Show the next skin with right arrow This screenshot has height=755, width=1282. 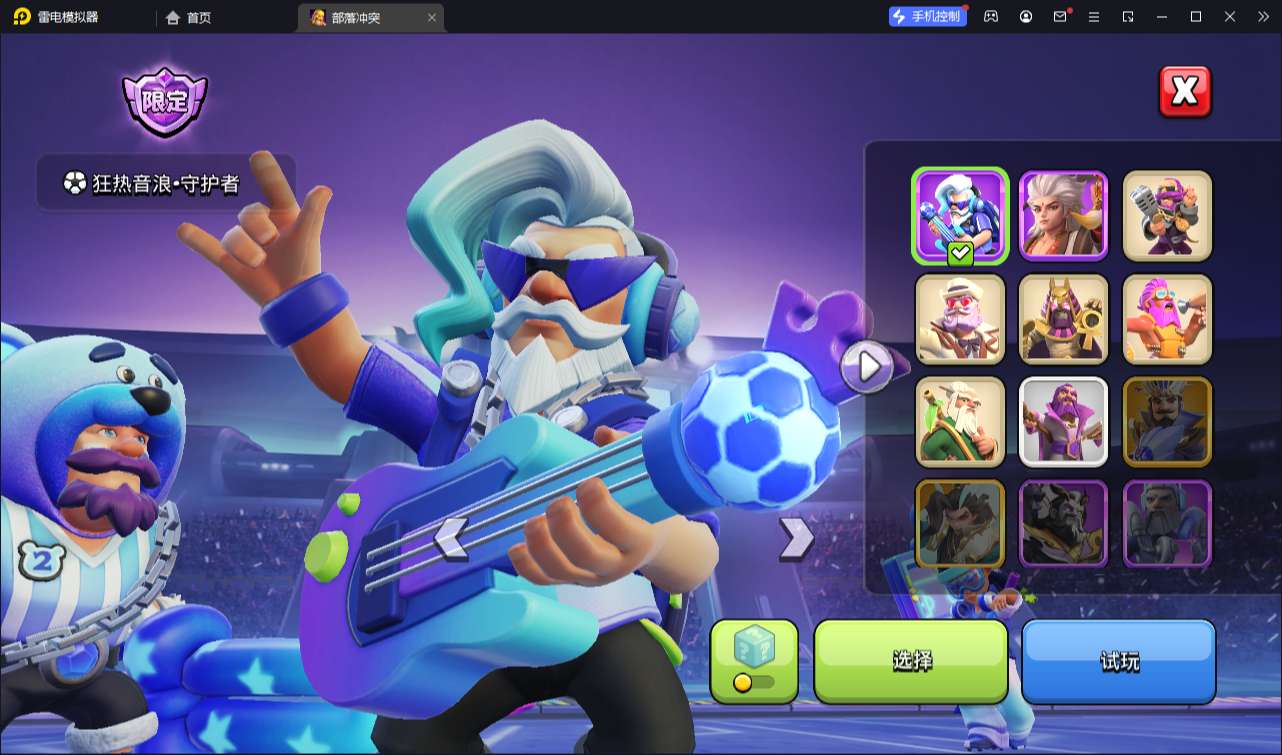click(796, 538)
